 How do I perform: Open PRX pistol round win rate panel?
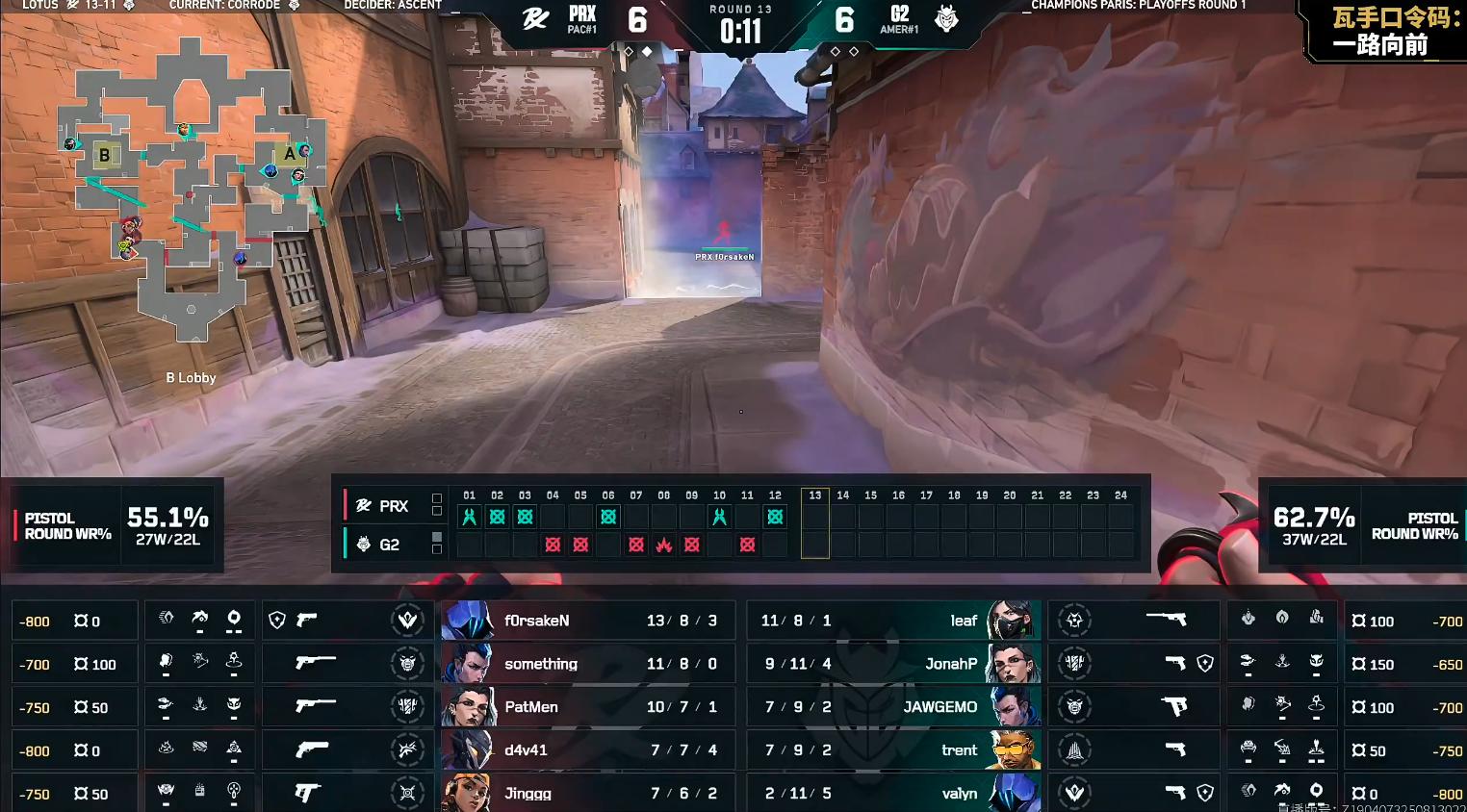(116, 525)
